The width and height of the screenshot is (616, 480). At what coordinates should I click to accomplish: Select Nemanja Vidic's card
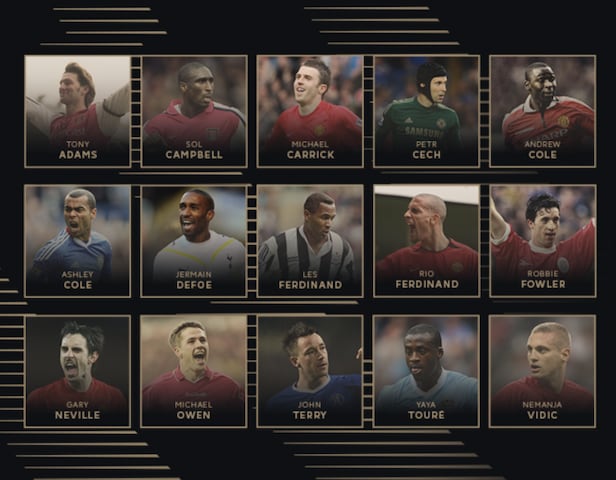[x=542, y=370]
